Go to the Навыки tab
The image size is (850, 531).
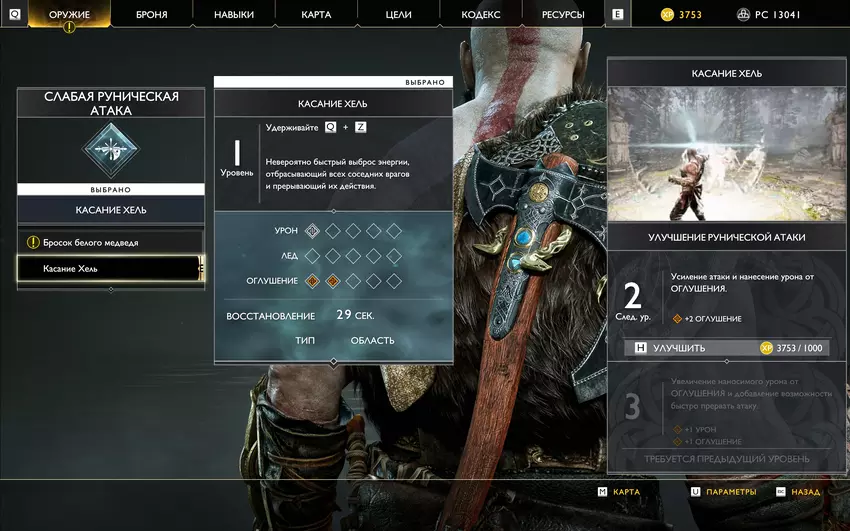[234, 15]
